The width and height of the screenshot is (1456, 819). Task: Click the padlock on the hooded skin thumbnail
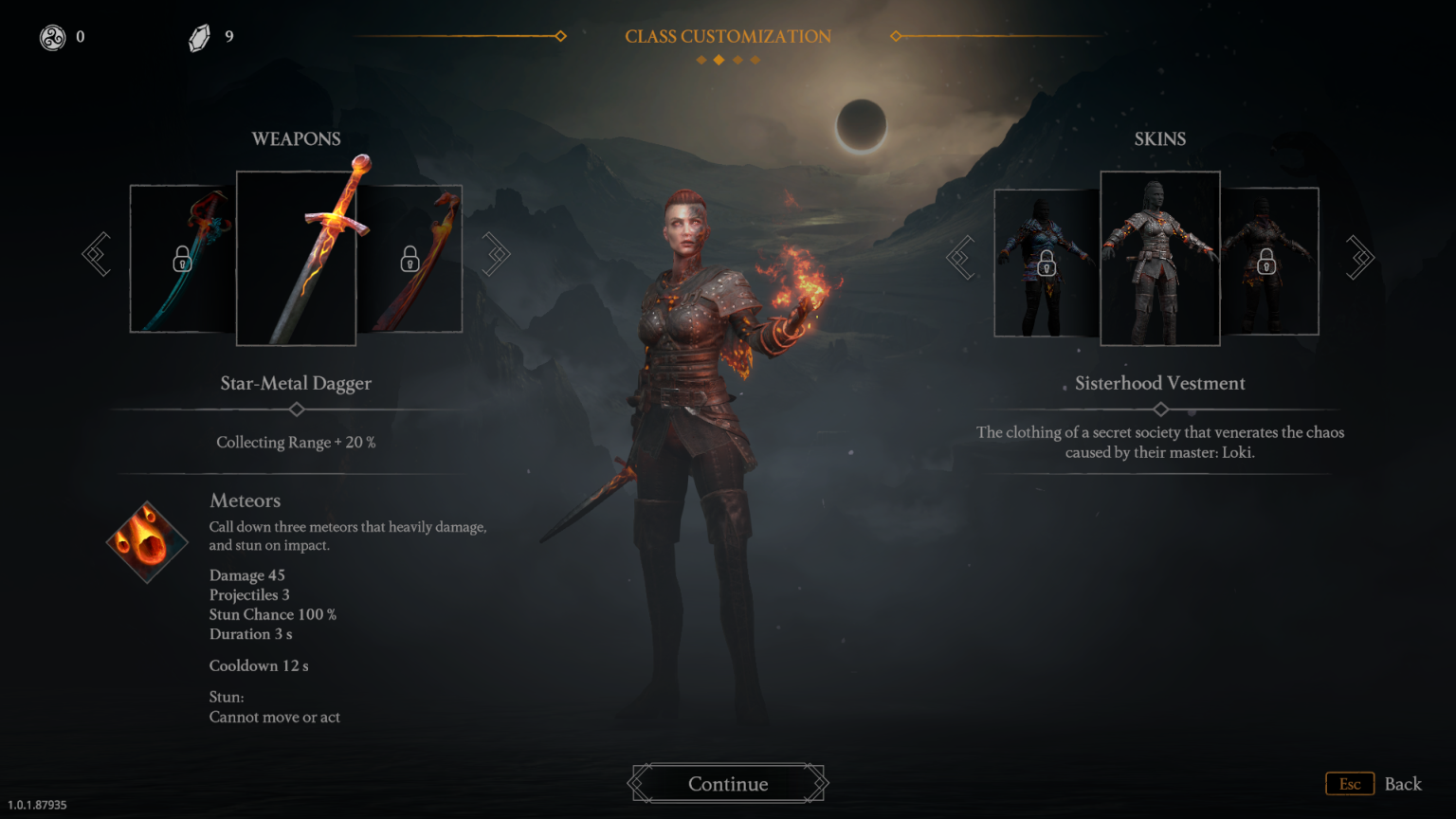click(1046, 267)
